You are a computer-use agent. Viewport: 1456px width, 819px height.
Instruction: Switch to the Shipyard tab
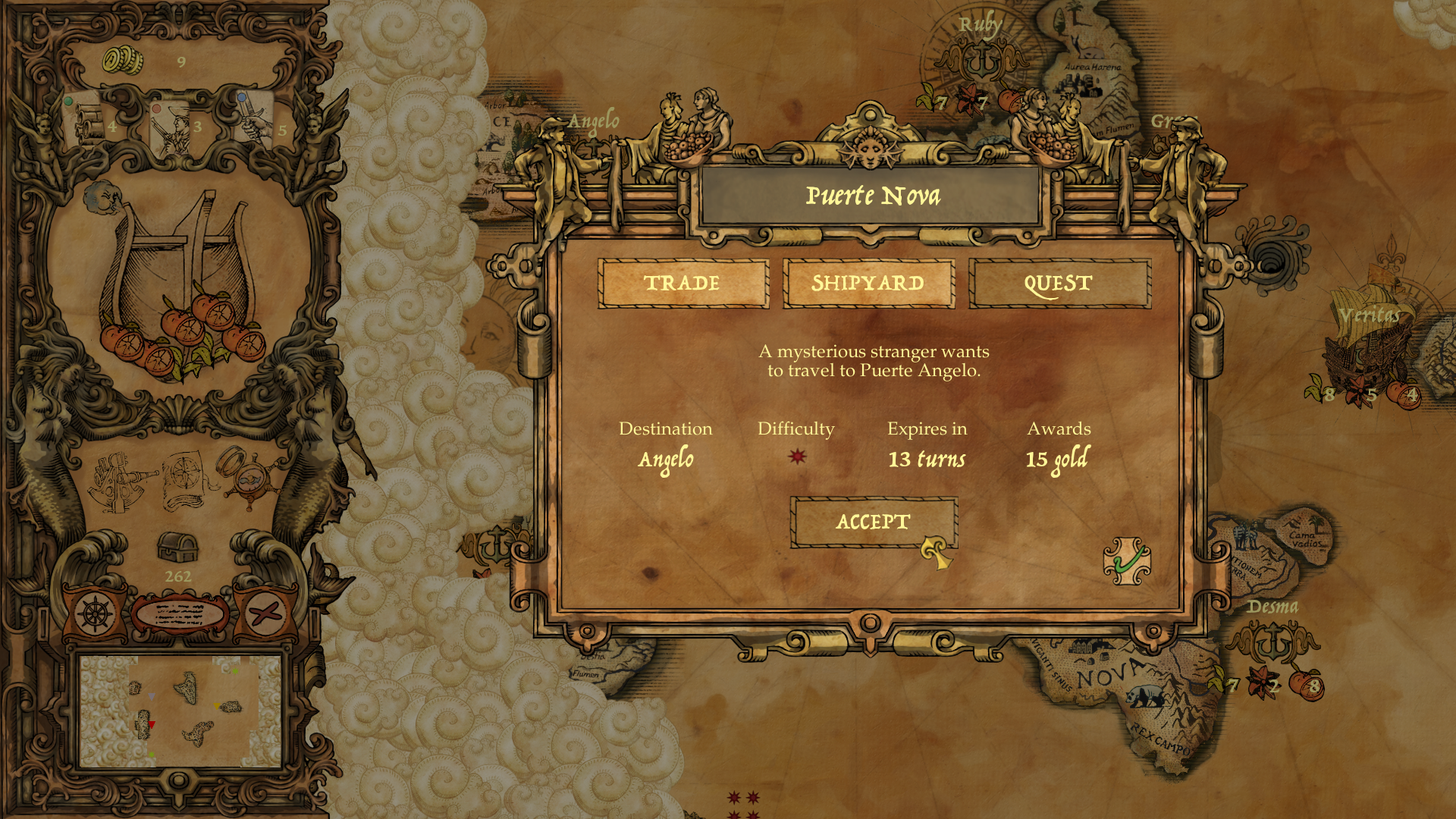[x=868, y=284]
